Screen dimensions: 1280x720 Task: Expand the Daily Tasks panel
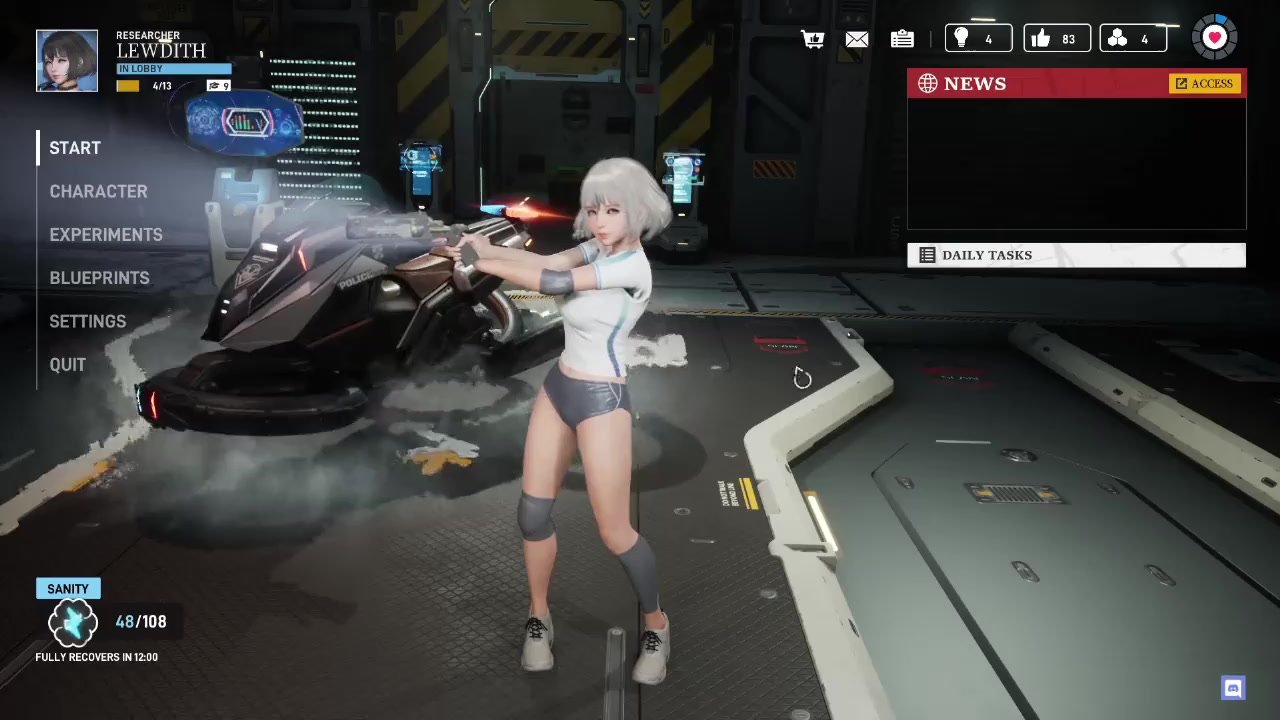(x=1076, y=255)
